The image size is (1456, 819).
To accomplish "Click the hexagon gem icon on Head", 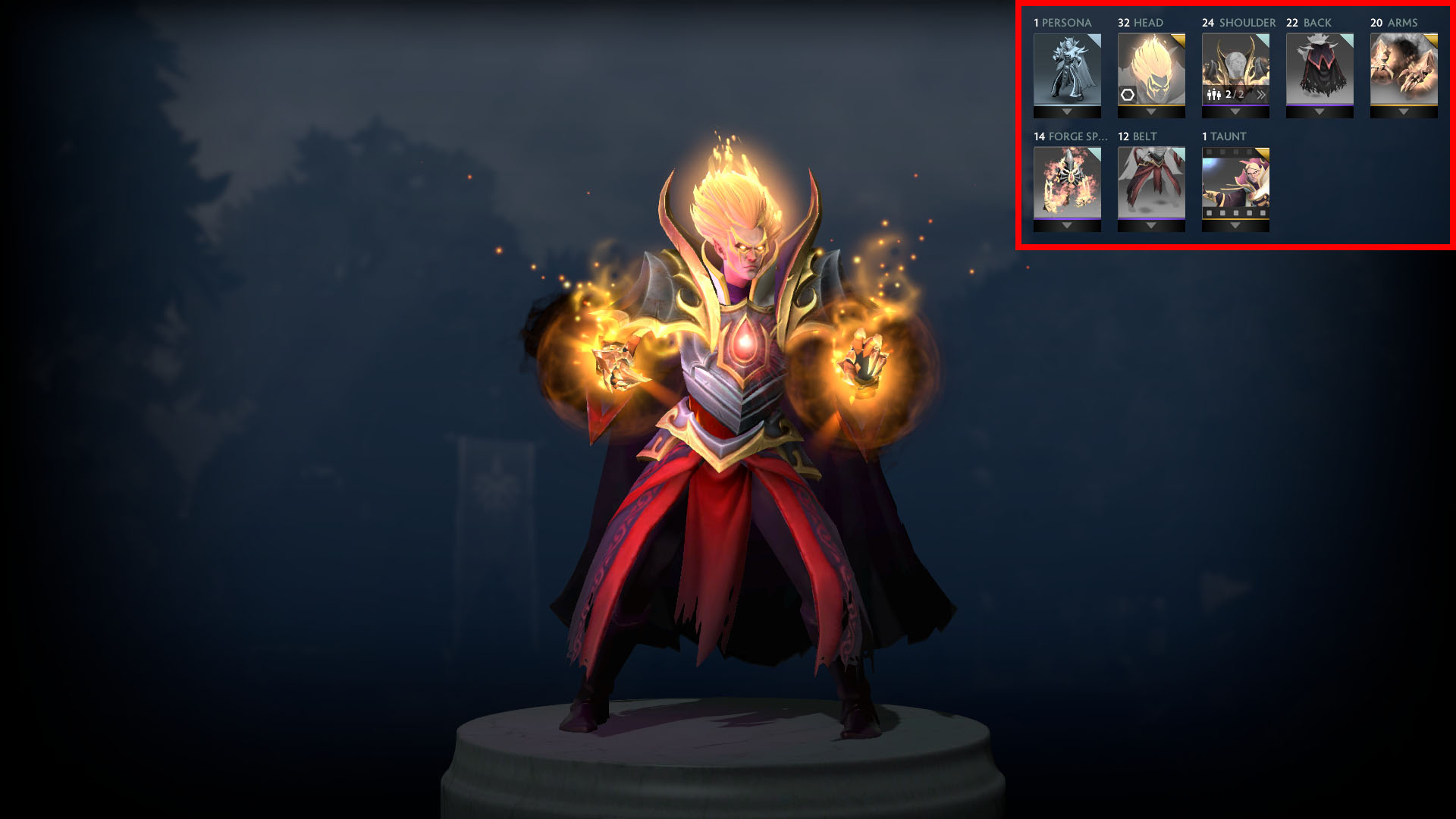I will (x=1128, y=95).
